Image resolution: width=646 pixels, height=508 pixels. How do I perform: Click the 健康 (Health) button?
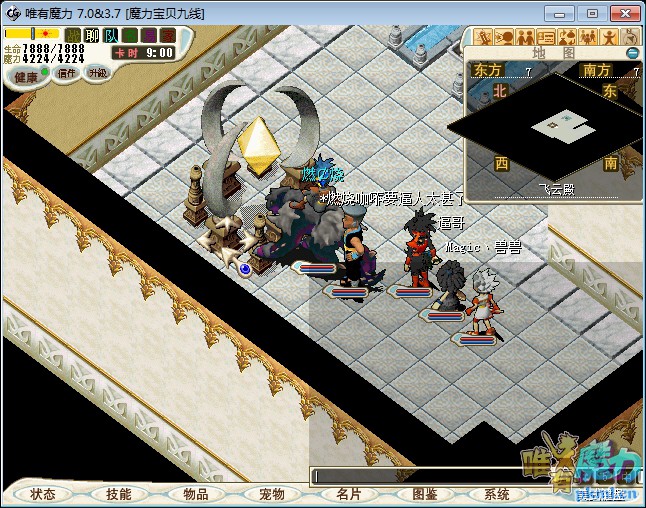25,77
